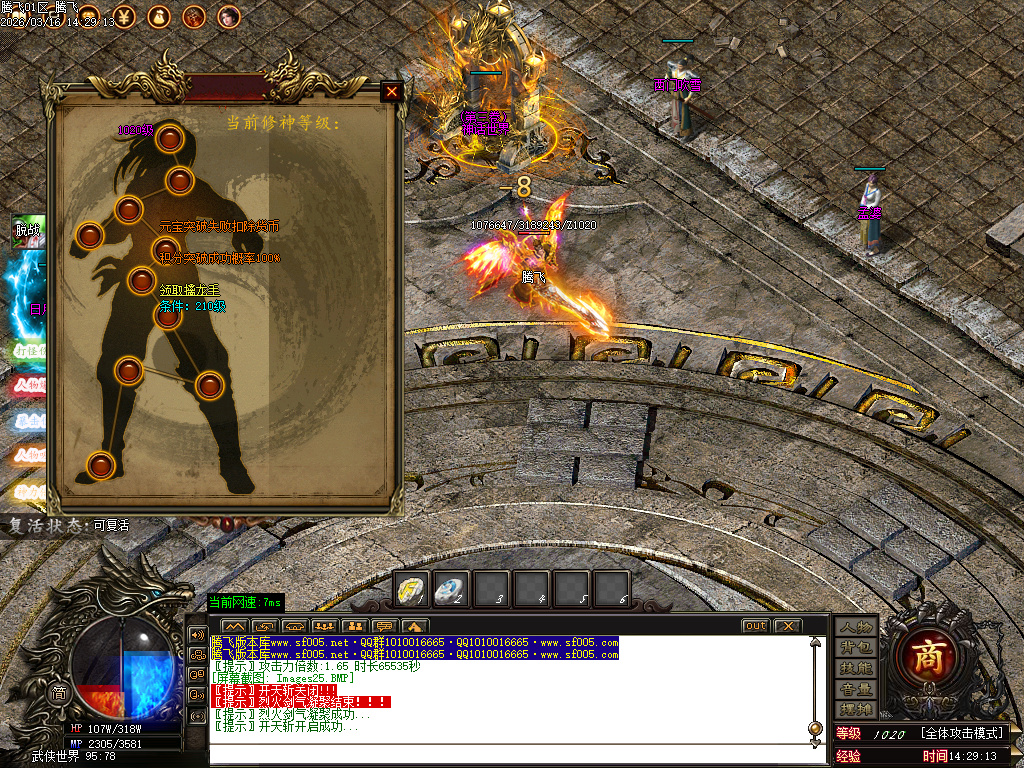Open the 人物 character panel
Viewport: 1024px width, 768px height.
856,627
